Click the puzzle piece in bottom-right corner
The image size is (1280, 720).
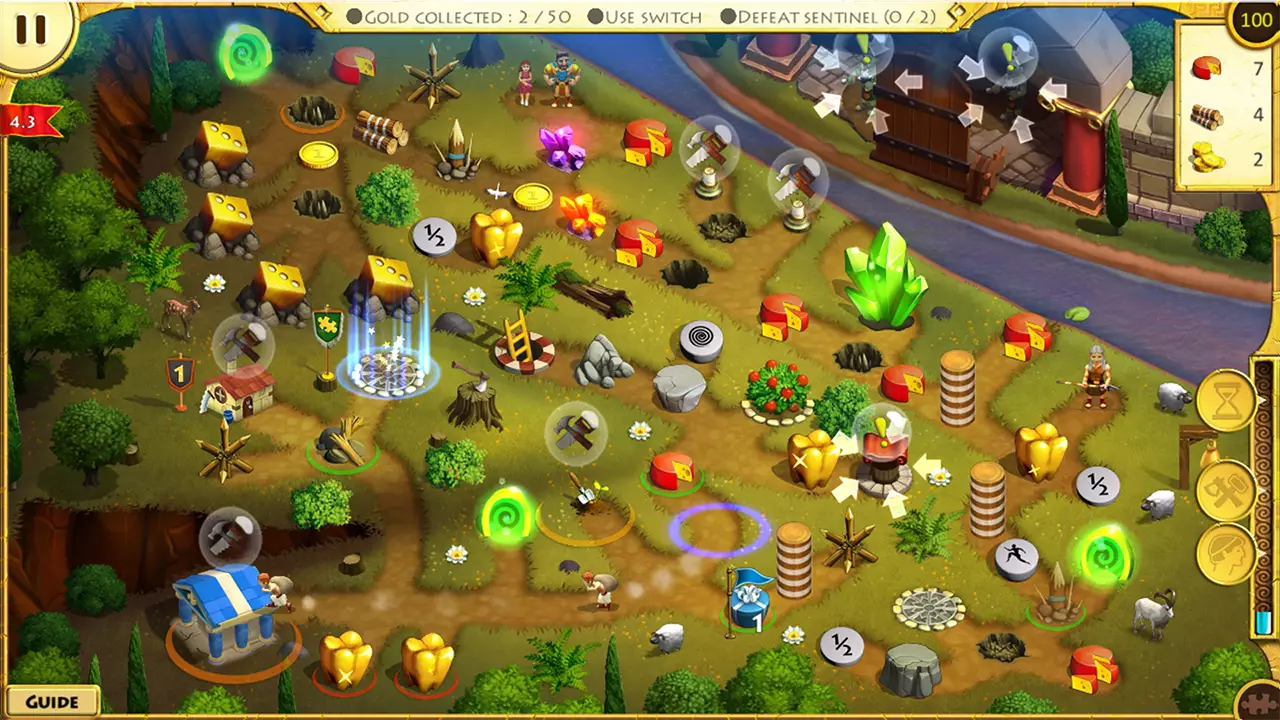click(x=1258, y=701)
